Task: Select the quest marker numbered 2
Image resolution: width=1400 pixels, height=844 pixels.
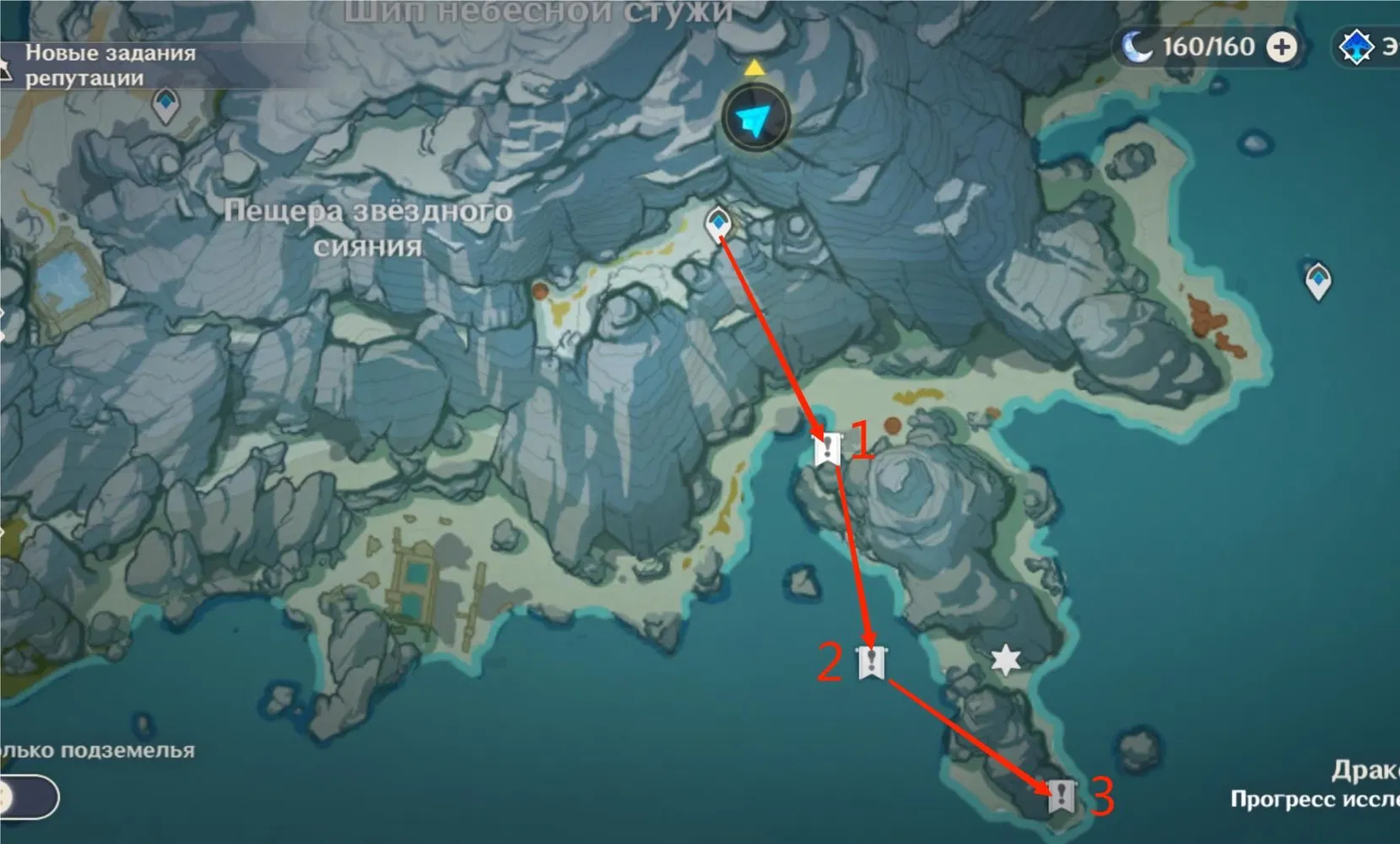Action: pyautogui.click(x=871, y=663)
